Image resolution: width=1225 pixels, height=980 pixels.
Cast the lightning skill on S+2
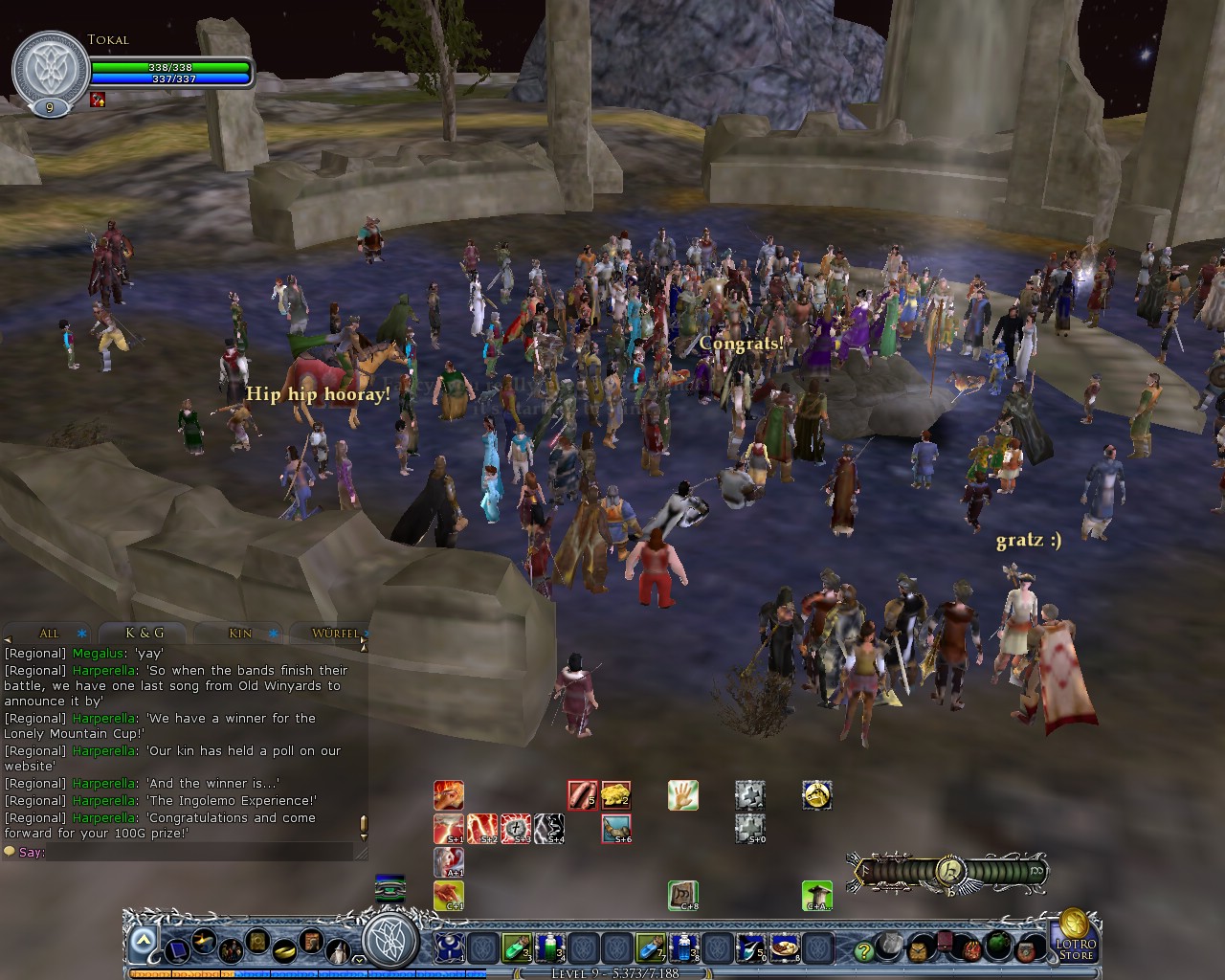pos(481,829)
